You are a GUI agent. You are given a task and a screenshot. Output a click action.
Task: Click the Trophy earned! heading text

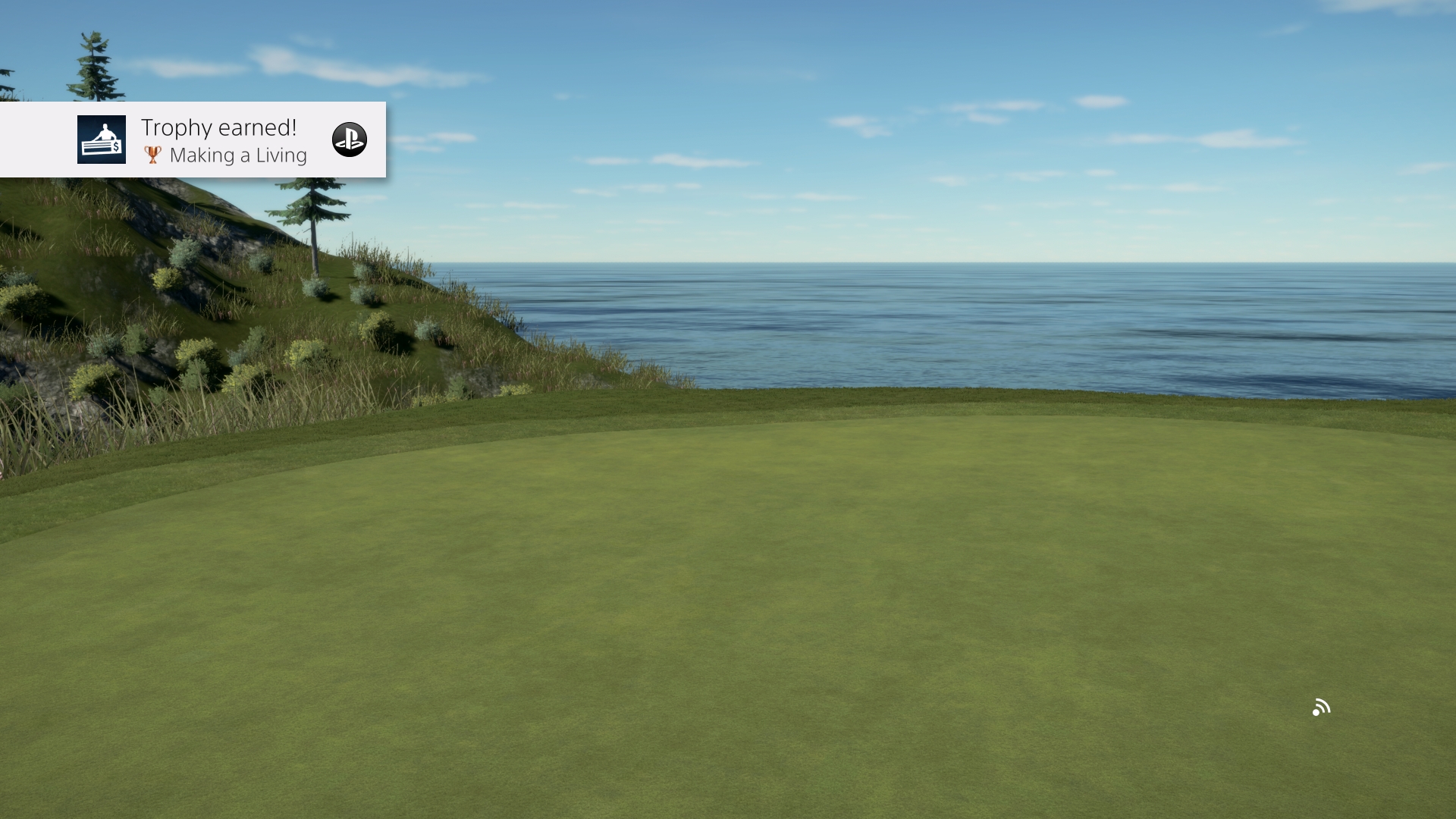point(219,127)
